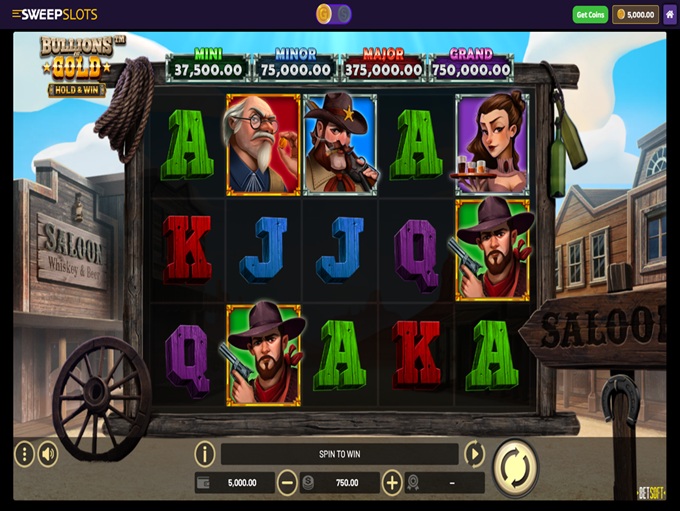The image size is (680, 511).
Task: Switch to the purple sweeps coin currency
Action: click(343, 14)
